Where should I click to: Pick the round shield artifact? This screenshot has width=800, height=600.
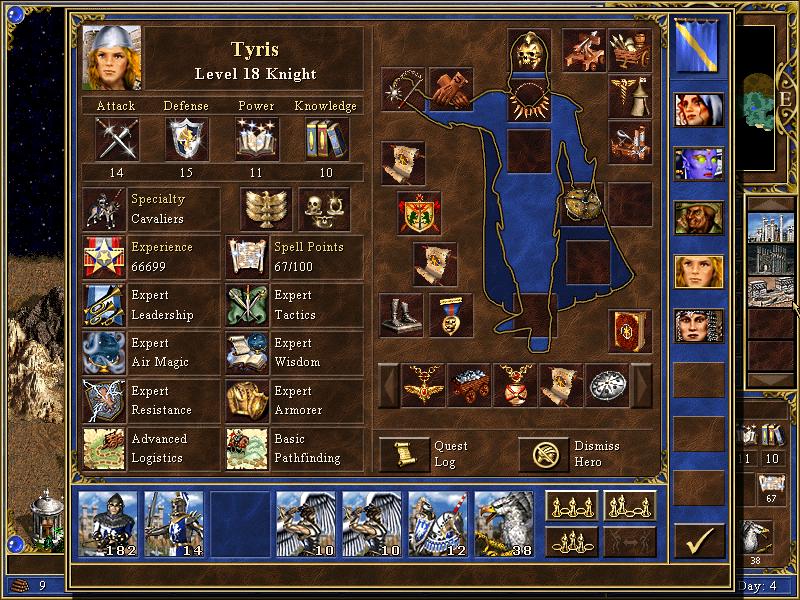coord(581,204)
